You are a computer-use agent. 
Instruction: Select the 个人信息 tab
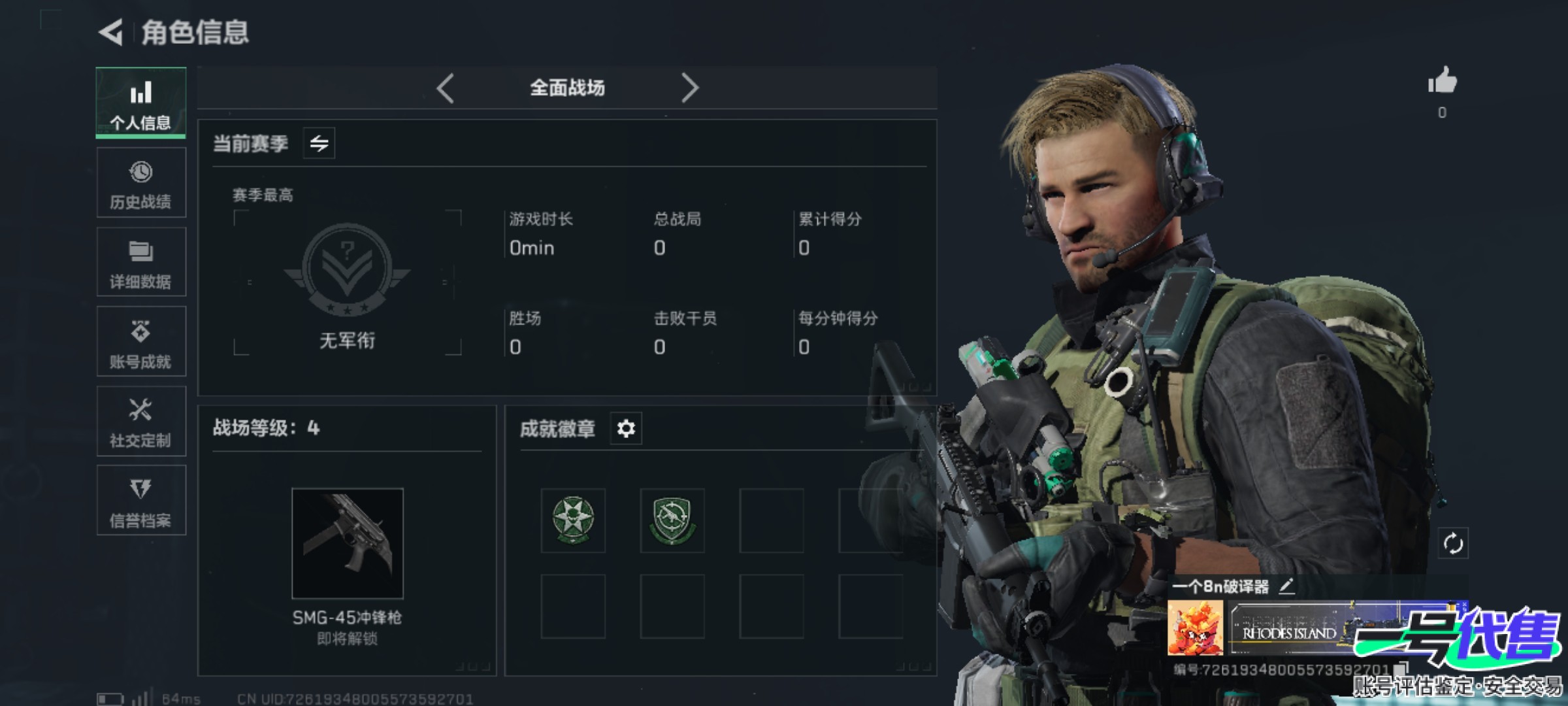tap(140, 103)
